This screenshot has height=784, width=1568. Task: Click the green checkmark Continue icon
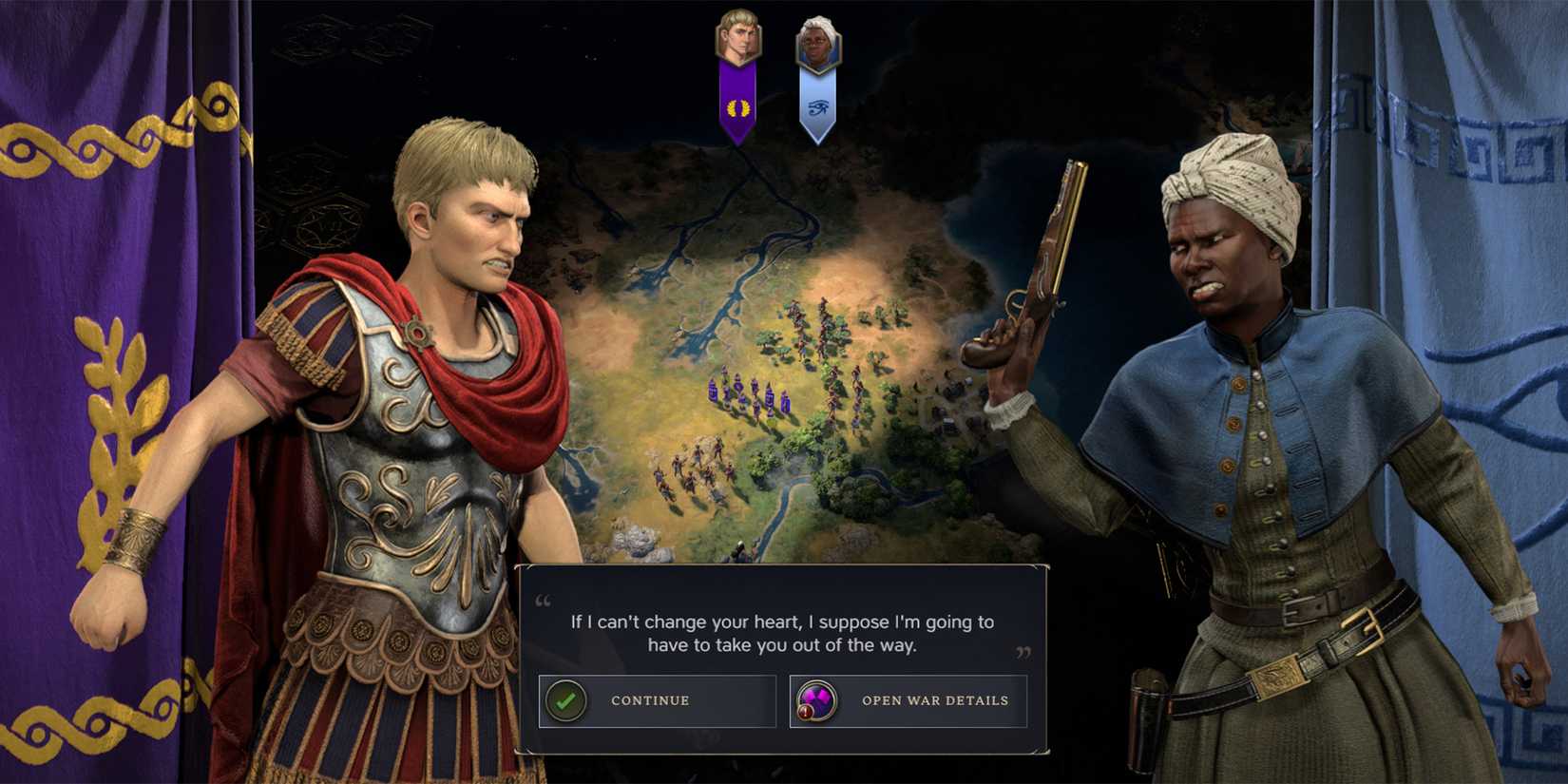[565, 700]
